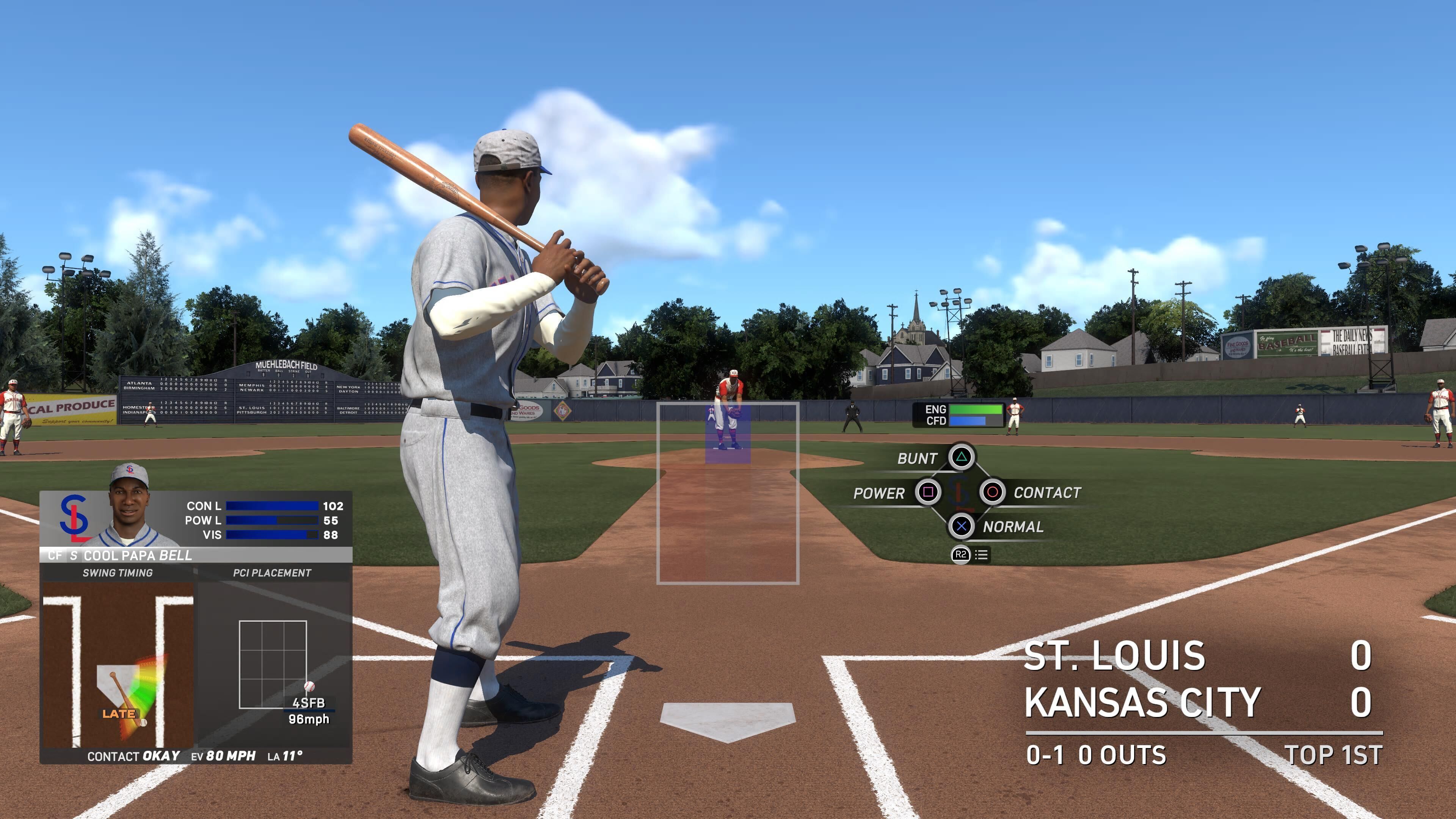Choose the Normal swing option
Image resolution: width=1456 pixels, height=819 pixels.
[961, 527]
